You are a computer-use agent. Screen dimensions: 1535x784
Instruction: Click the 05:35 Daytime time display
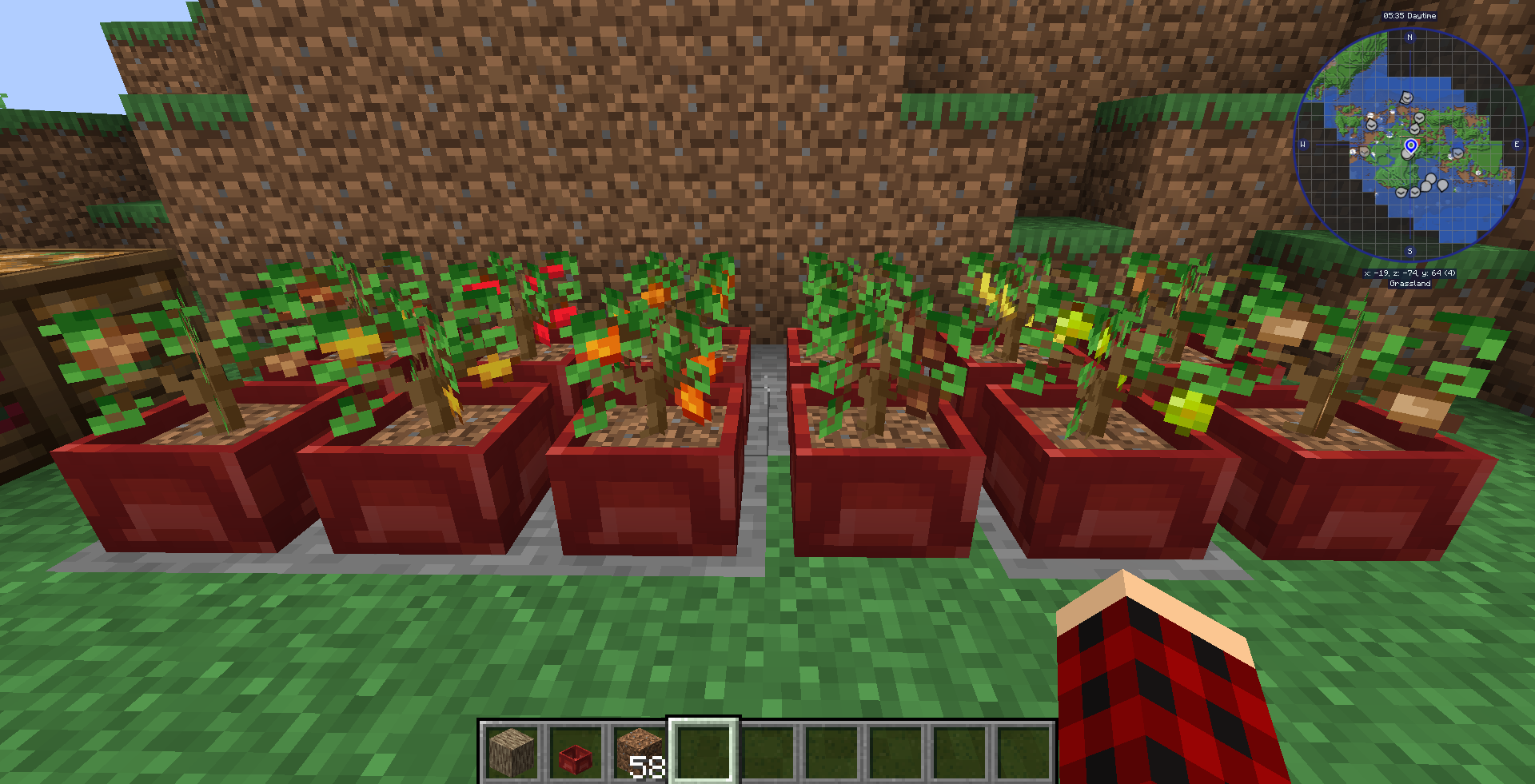1410,15
